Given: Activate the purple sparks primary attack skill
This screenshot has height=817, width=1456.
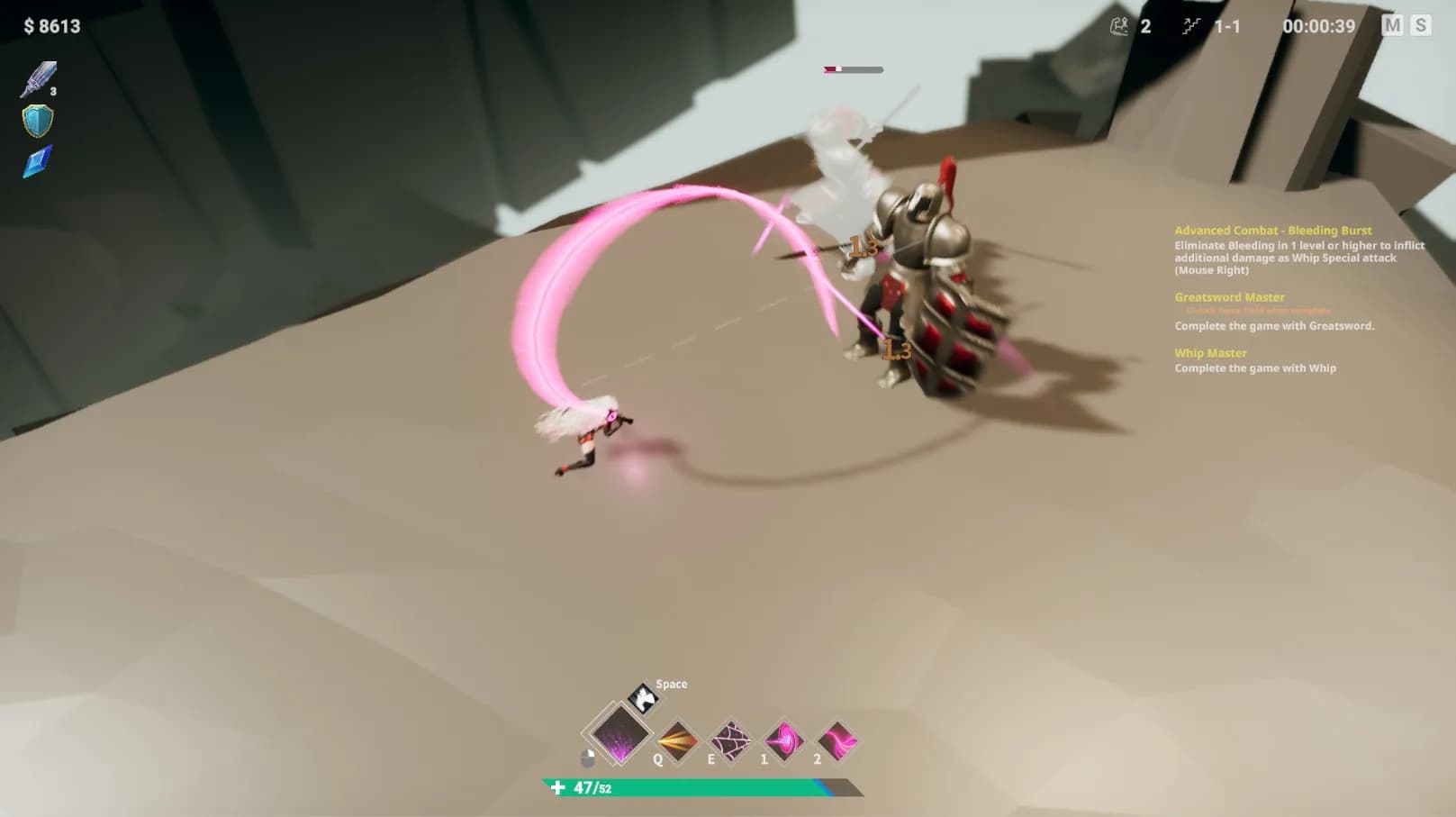Looking at the screenshot, I should [x=619, y=733].
